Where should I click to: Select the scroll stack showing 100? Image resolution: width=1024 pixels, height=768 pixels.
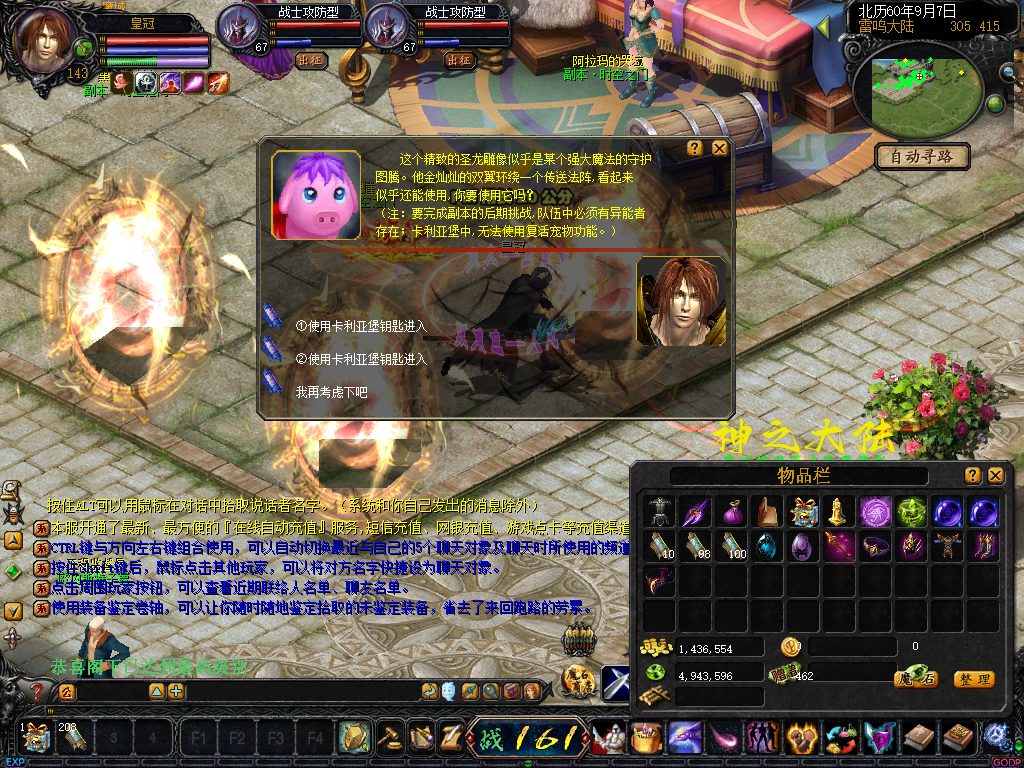pyautogui.click(x=731, y=546)
